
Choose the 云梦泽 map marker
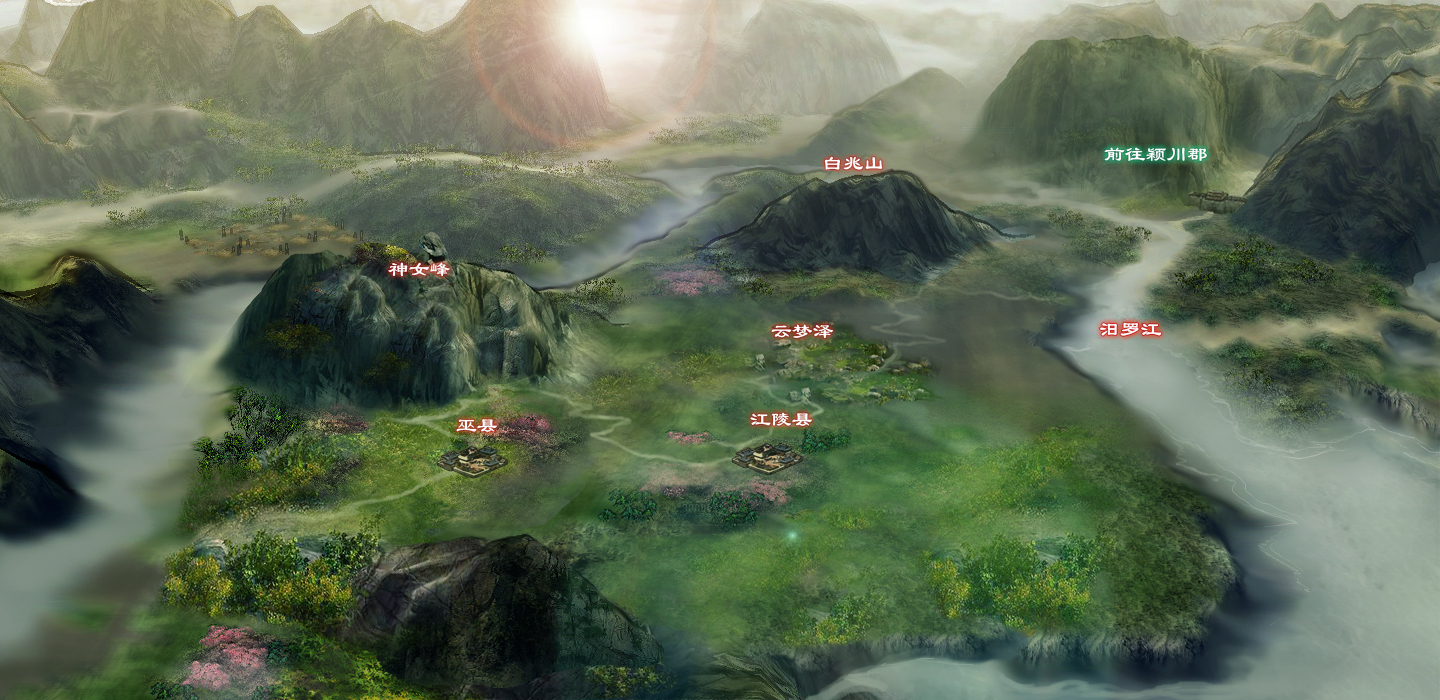(x=801, y=331)
